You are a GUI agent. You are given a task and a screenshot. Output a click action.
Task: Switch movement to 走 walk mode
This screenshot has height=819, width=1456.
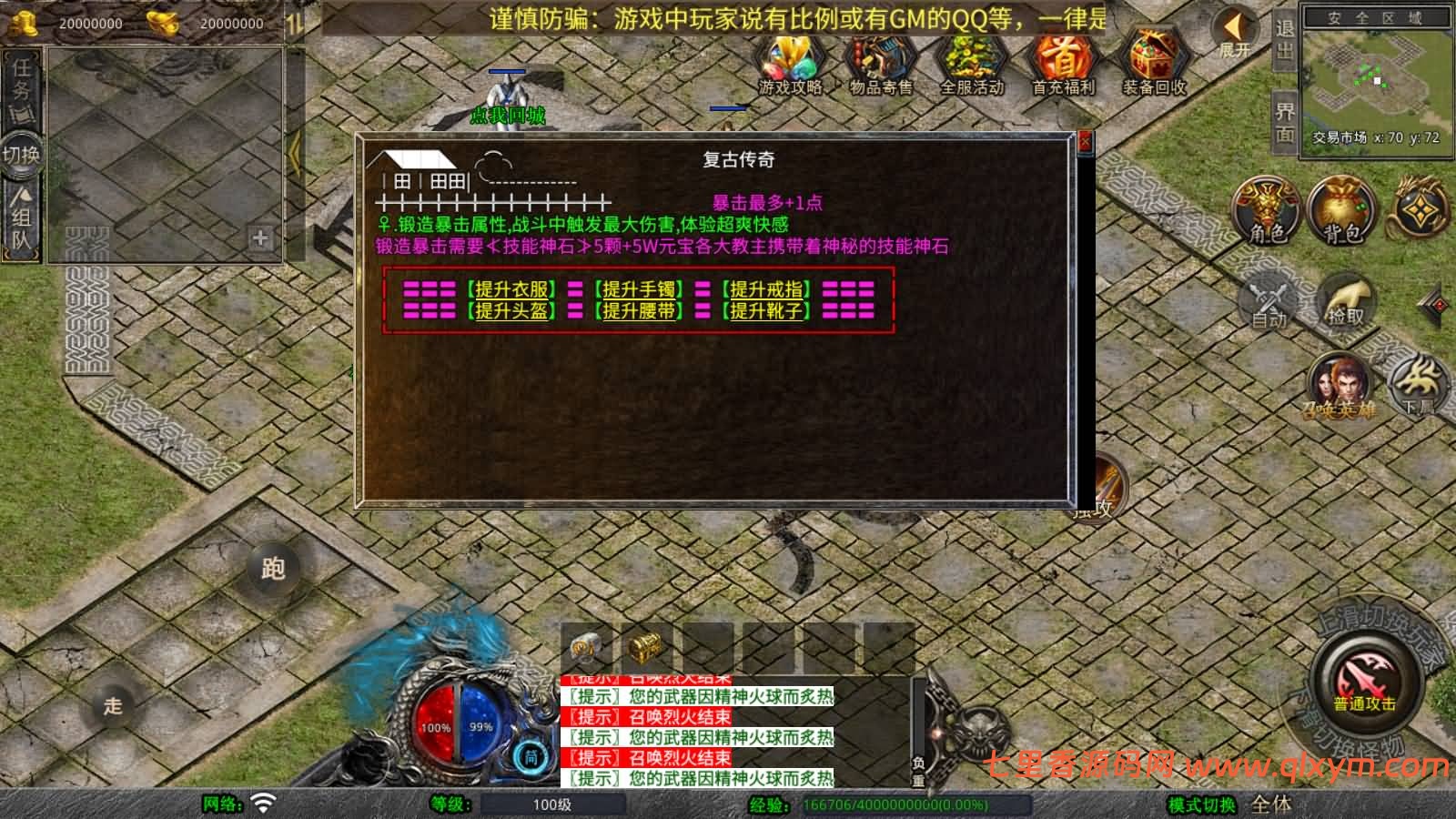(x=110, y=707)
